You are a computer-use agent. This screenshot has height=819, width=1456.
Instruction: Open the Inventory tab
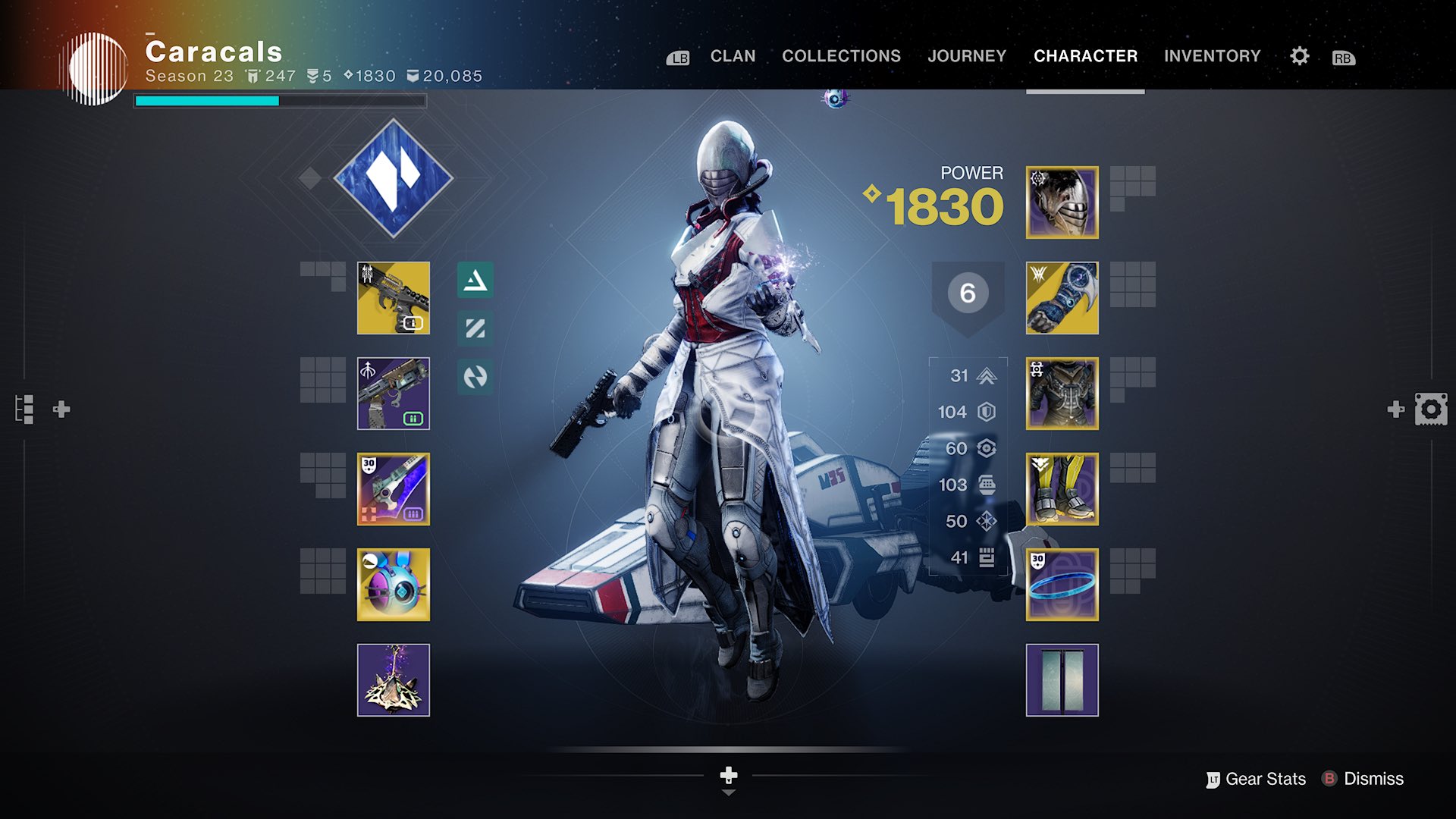click(x=1212, y=56)
